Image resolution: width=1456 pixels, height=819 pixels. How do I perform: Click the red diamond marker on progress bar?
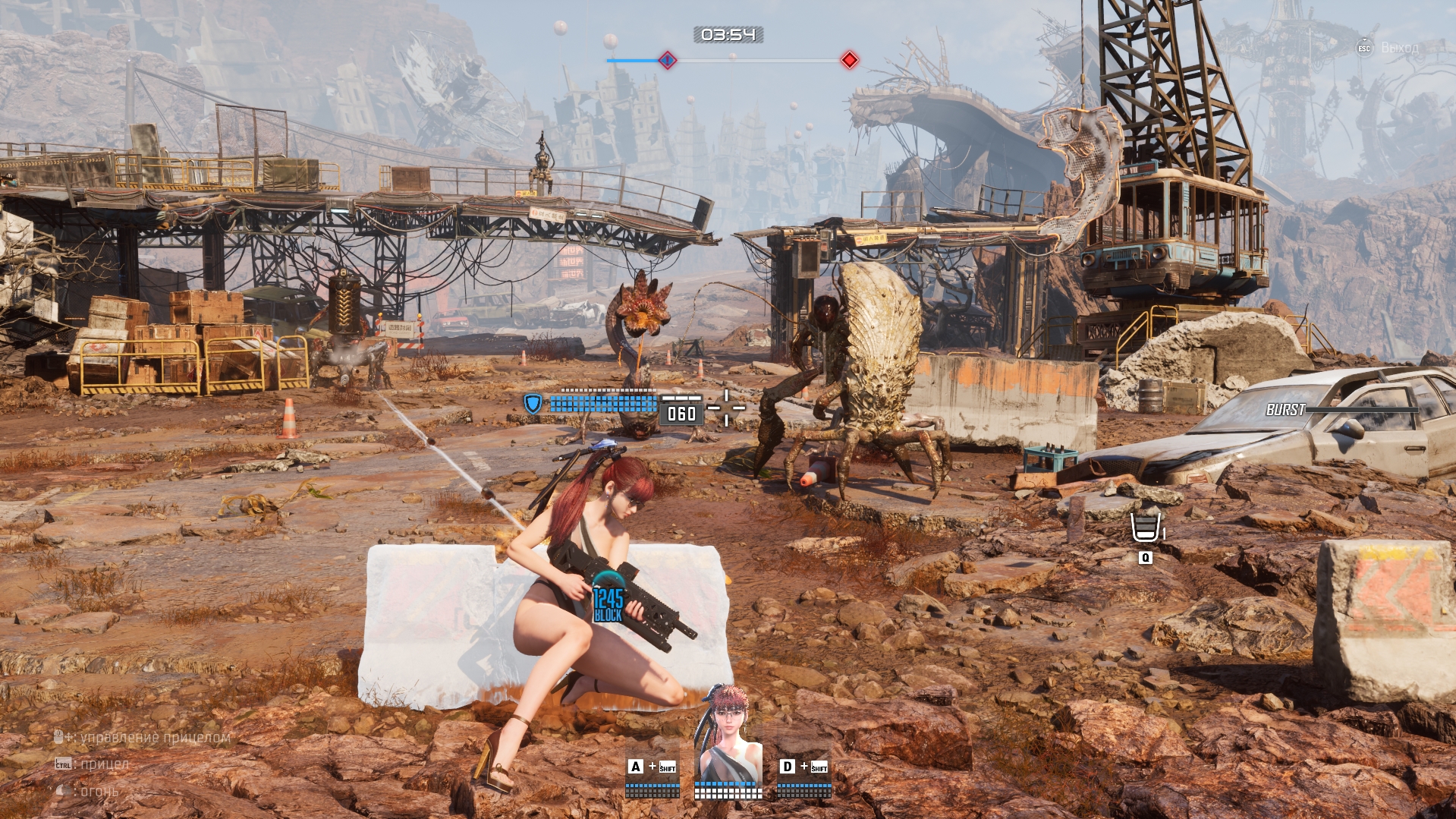click(x=849, y=60)
